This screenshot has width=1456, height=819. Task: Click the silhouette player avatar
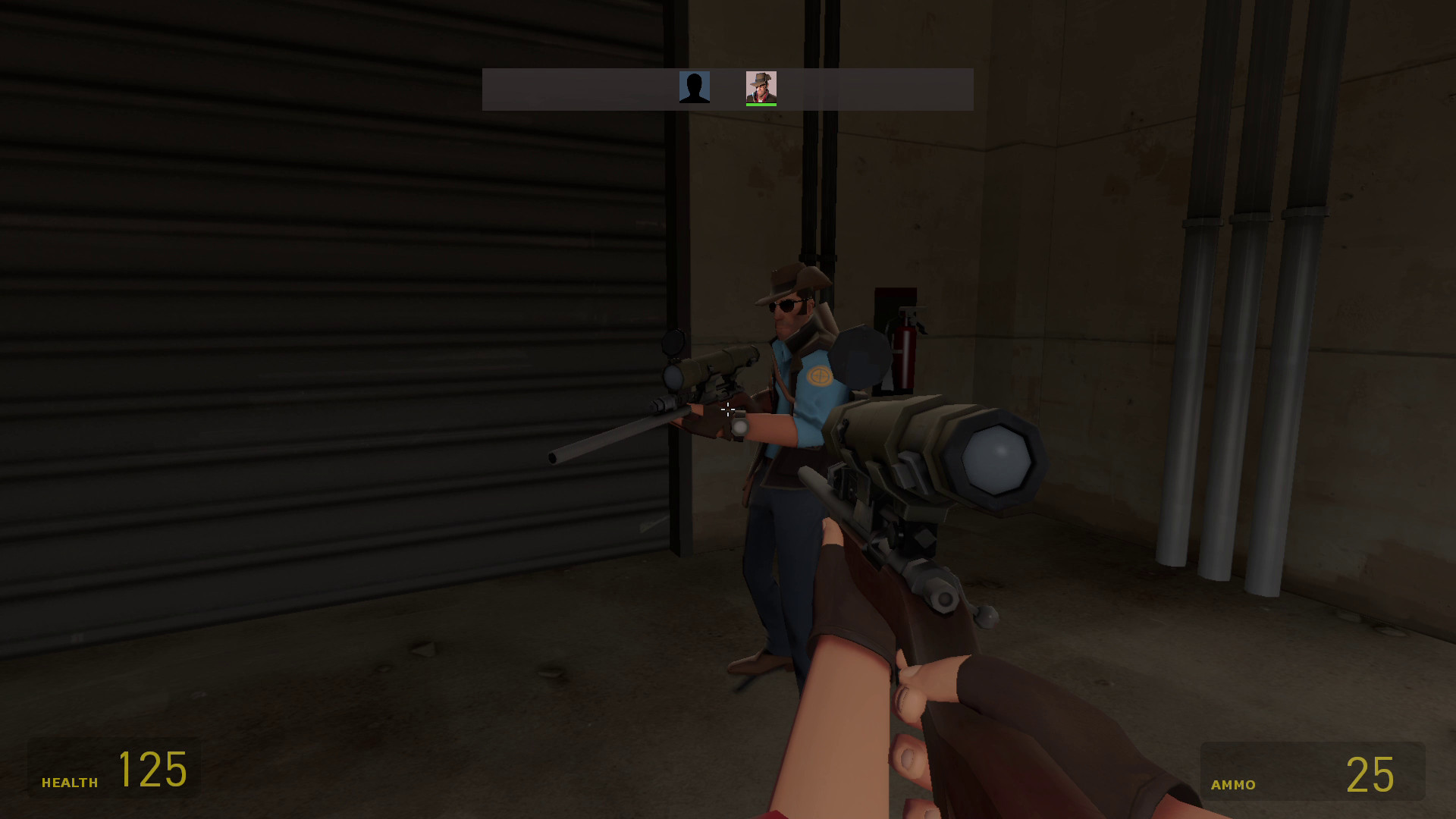tap(695, 87)
